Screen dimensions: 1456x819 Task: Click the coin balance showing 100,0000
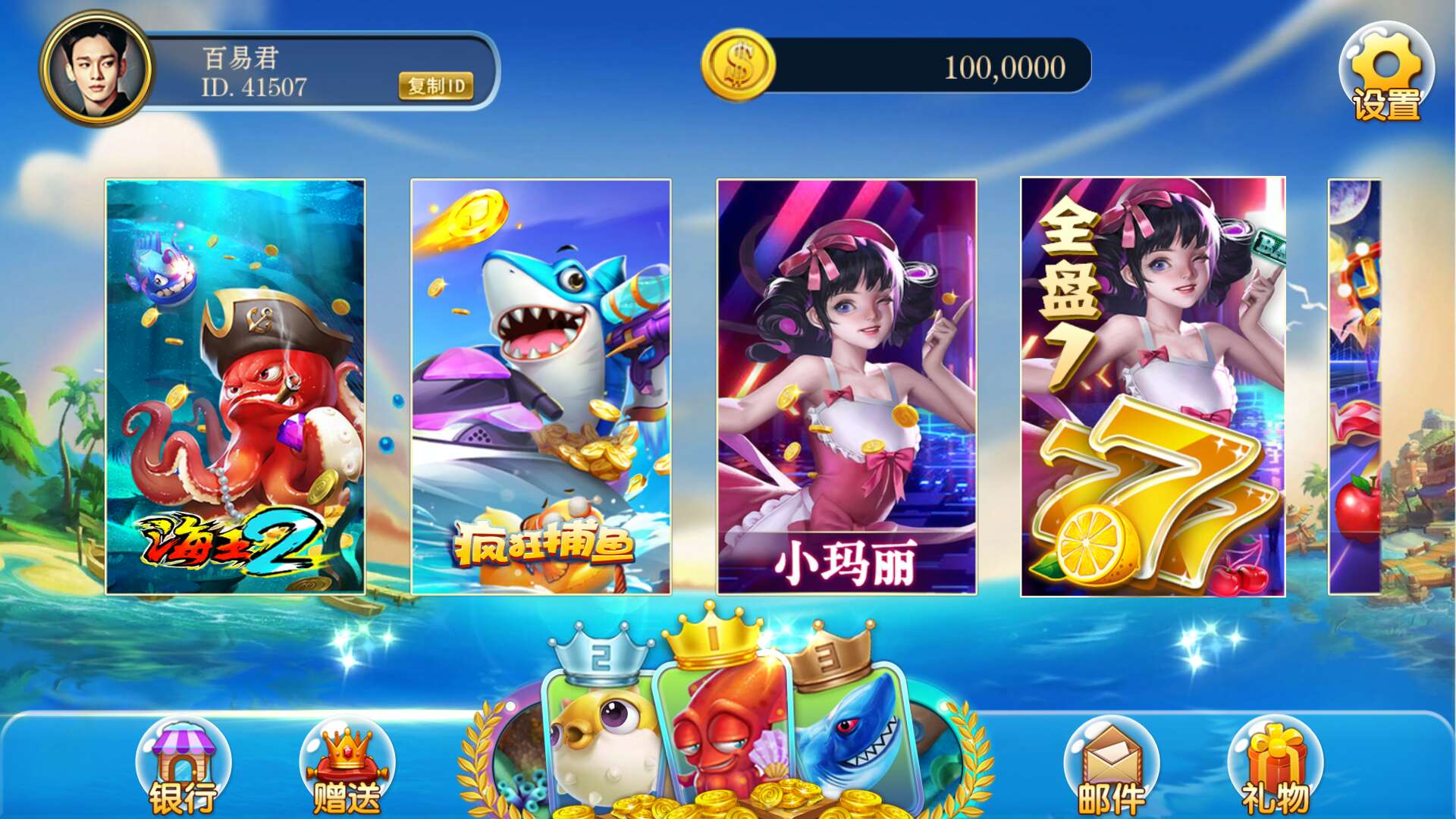[x=1005, y=68]
